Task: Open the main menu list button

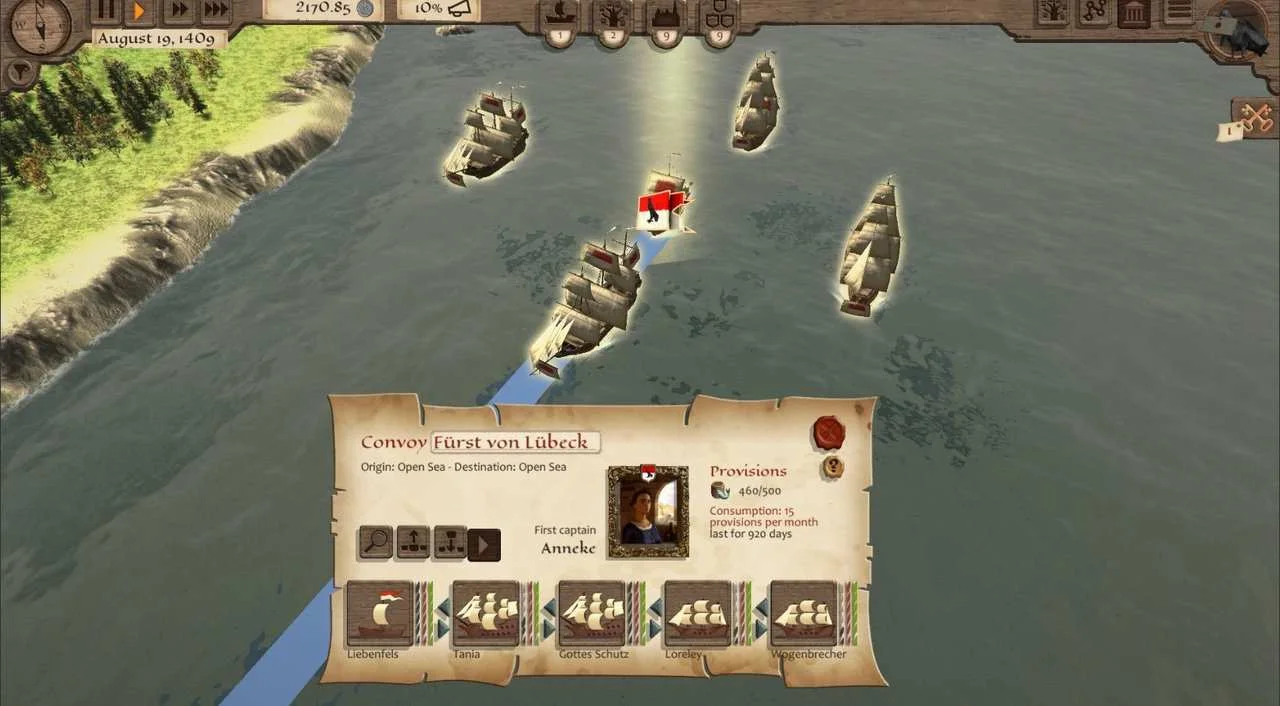Action: pos(1180,12)
